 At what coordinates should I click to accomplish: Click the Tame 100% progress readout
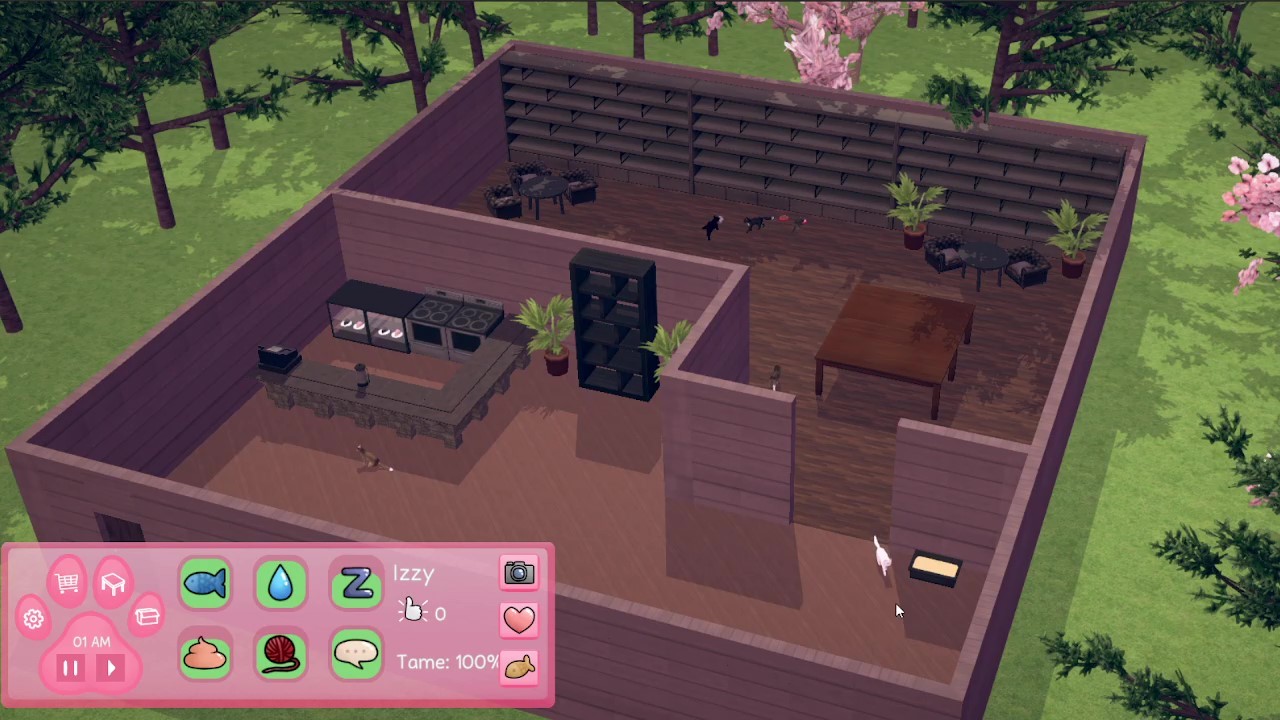pyautogui.click(x=446, y=662)
